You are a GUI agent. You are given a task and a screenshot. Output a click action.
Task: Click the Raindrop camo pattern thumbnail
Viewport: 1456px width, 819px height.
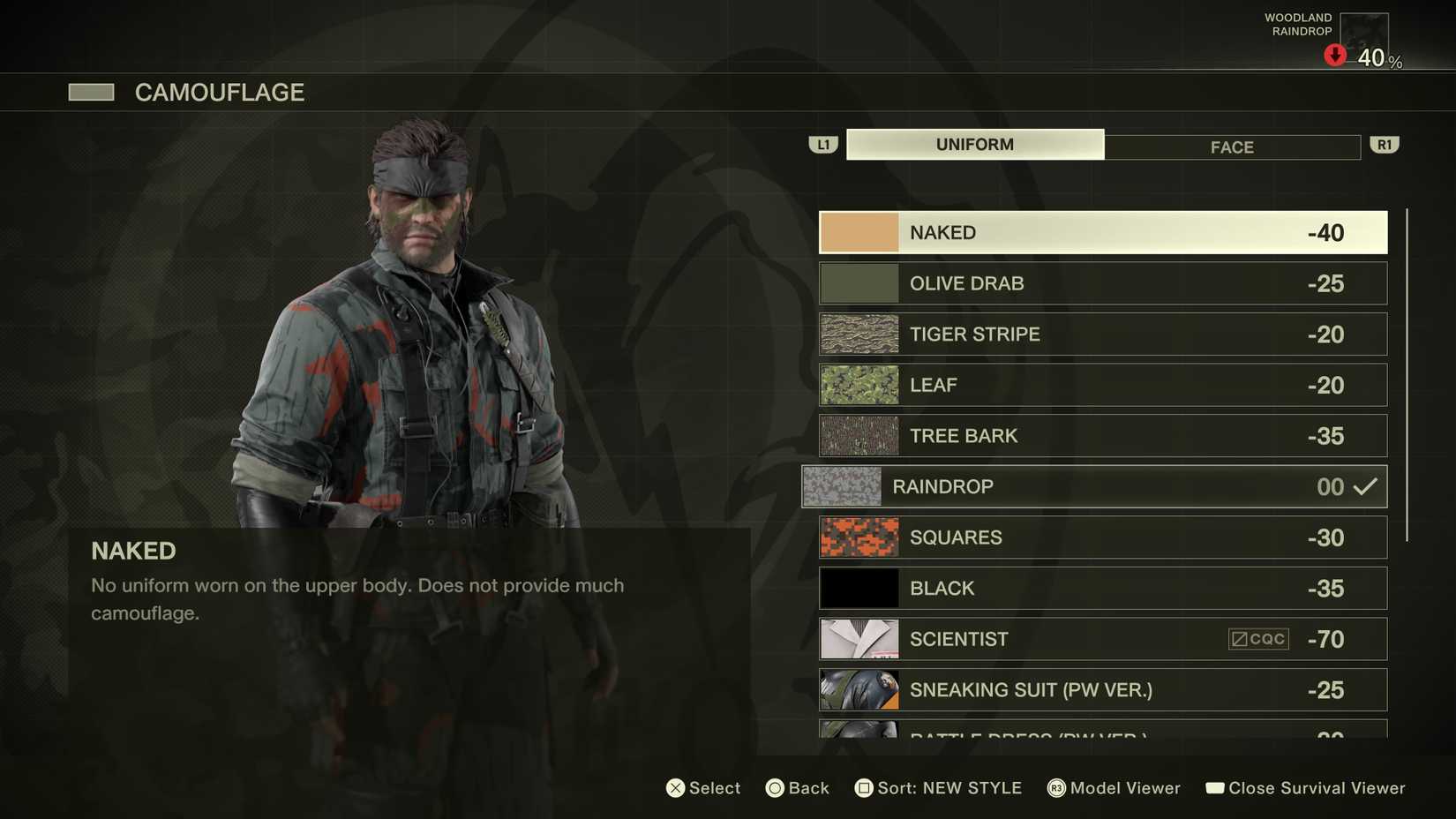tap(842, 486)
